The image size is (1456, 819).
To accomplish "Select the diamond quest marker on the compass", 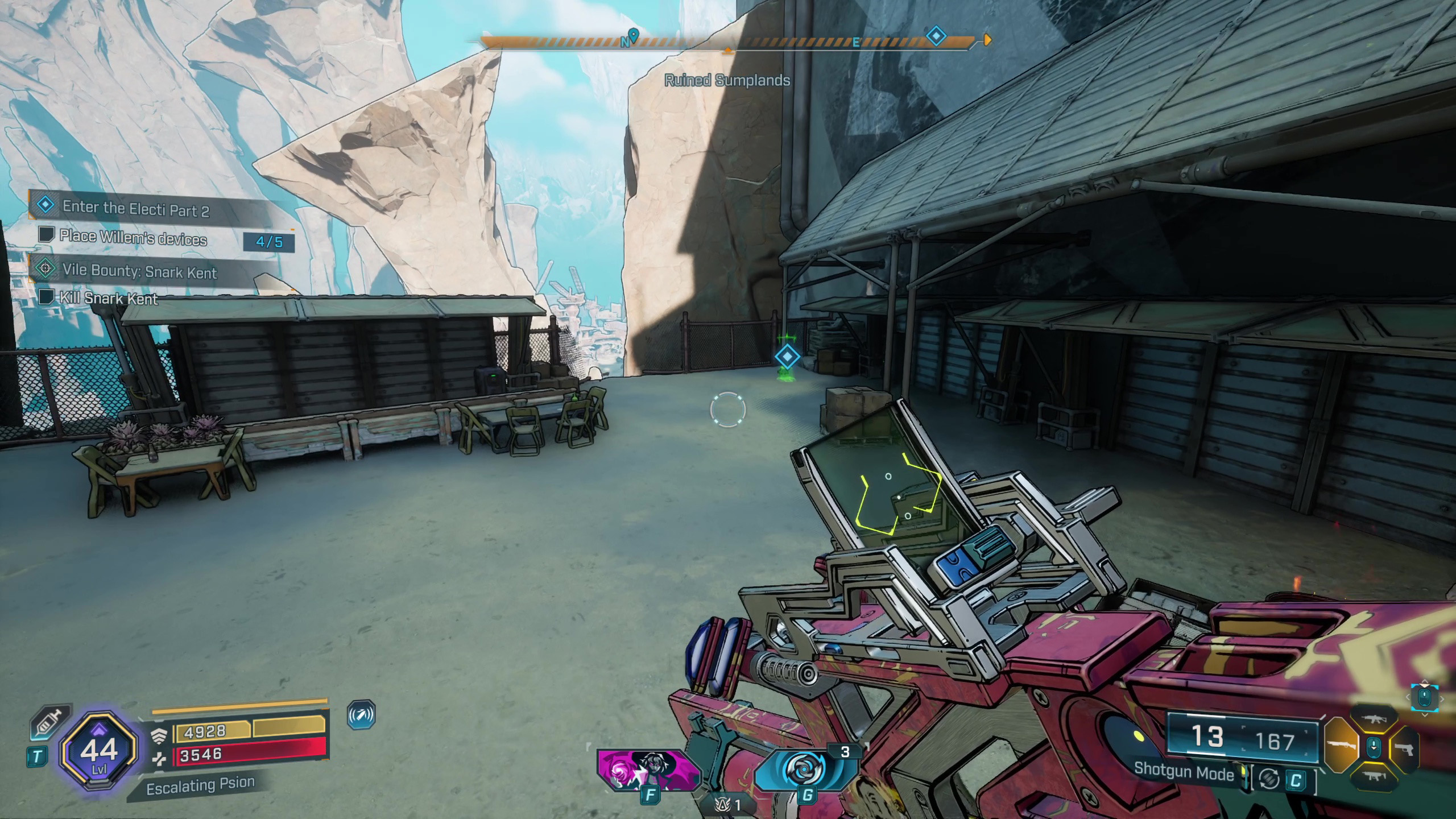I will point(936,37).
